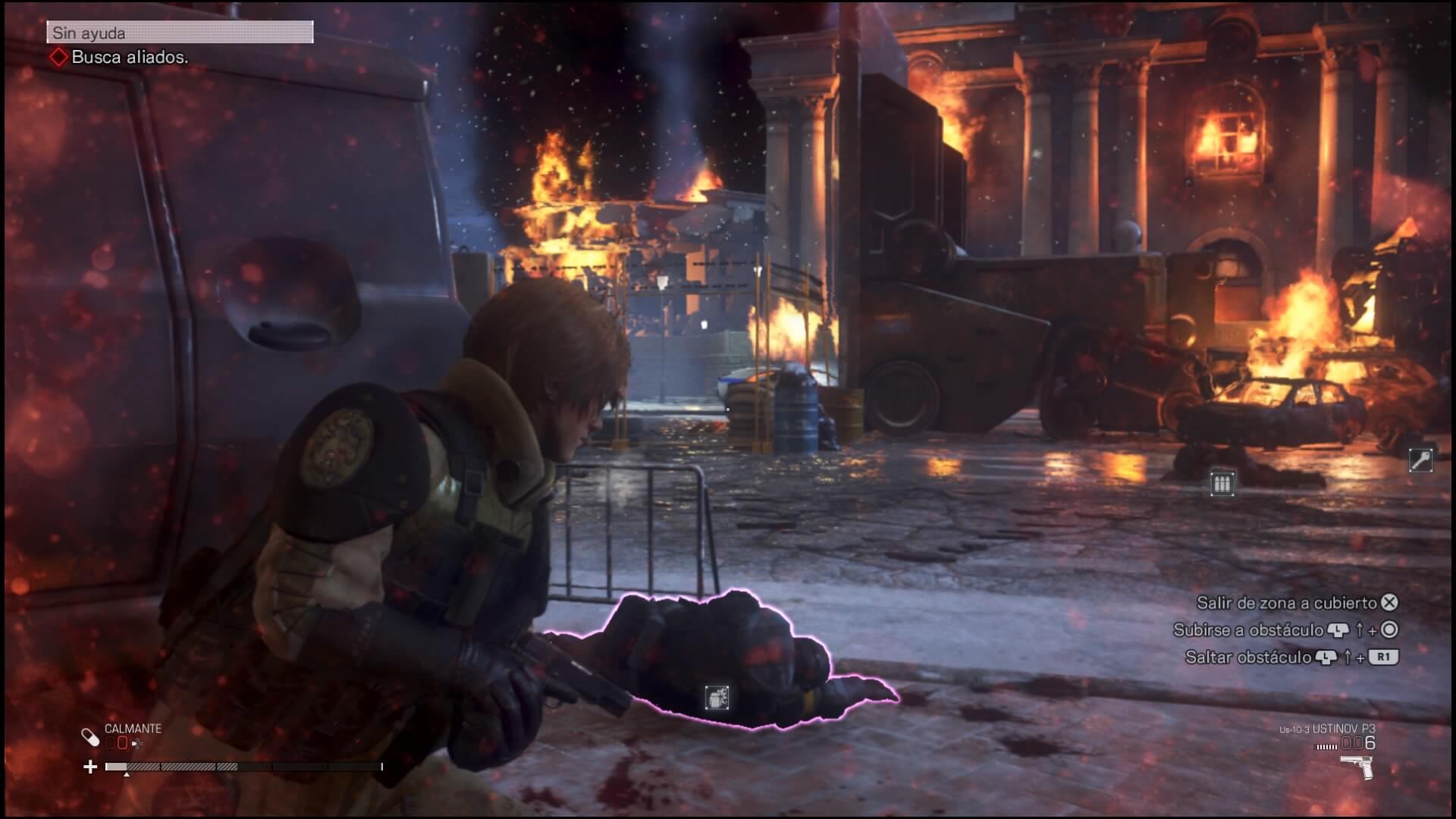Select the Calmante pill item icon
This screenshot has height=819, width=1456.
90,736
